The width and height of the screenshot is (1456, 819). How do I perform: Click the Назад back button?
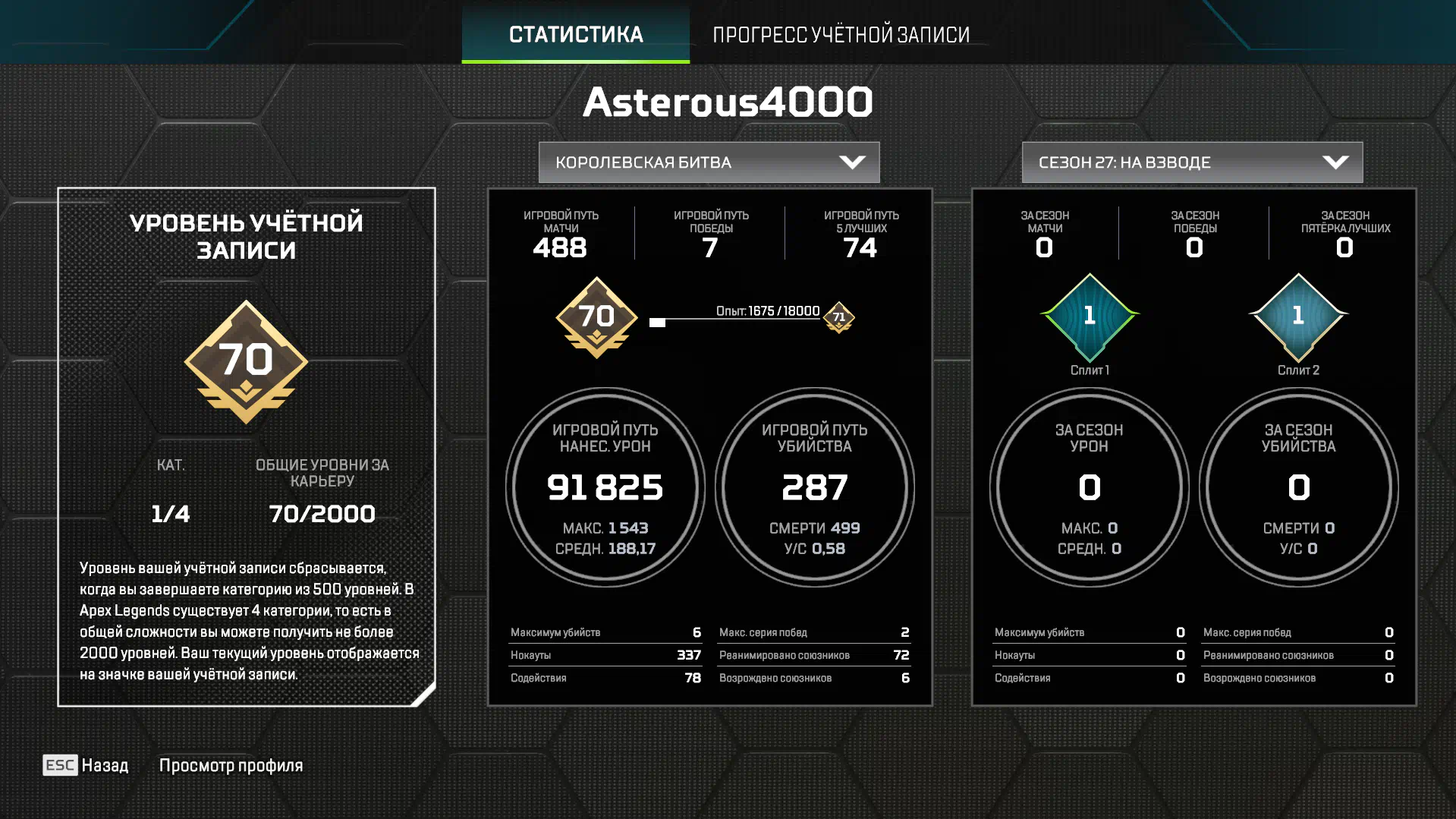[x=86, y=765]
